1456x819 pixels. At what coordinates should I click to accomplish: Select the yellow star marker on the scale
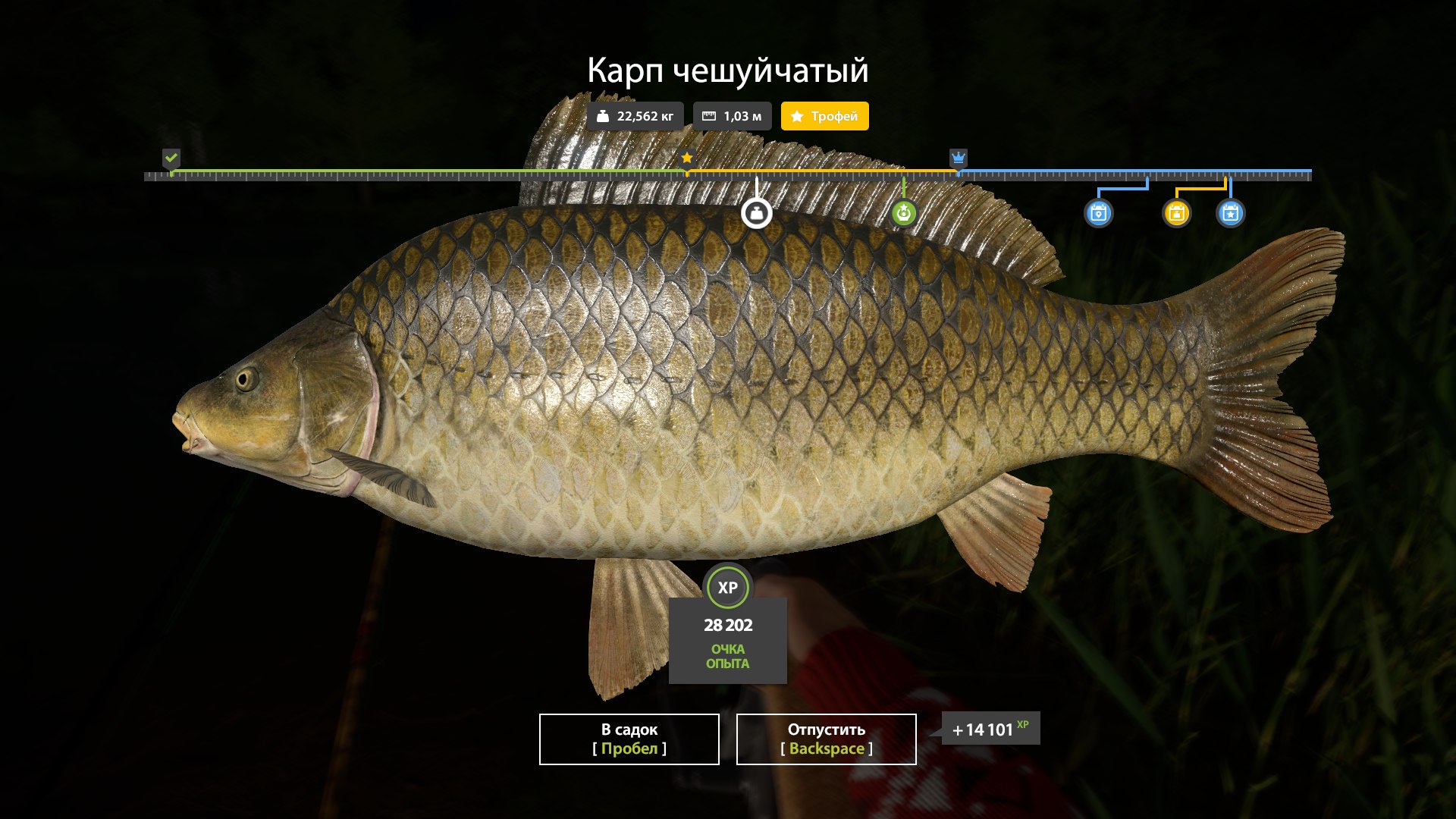pyautogui.click(x=687, y=158)
